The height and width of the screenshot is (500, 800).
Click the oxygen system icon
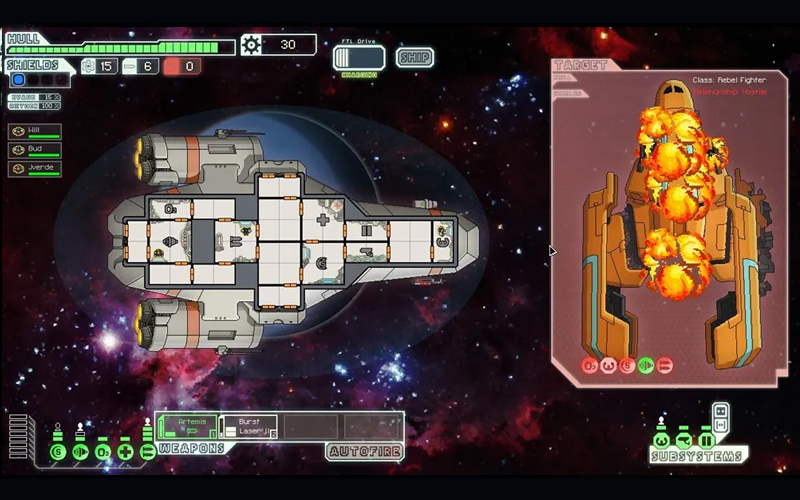click(102, 452)
